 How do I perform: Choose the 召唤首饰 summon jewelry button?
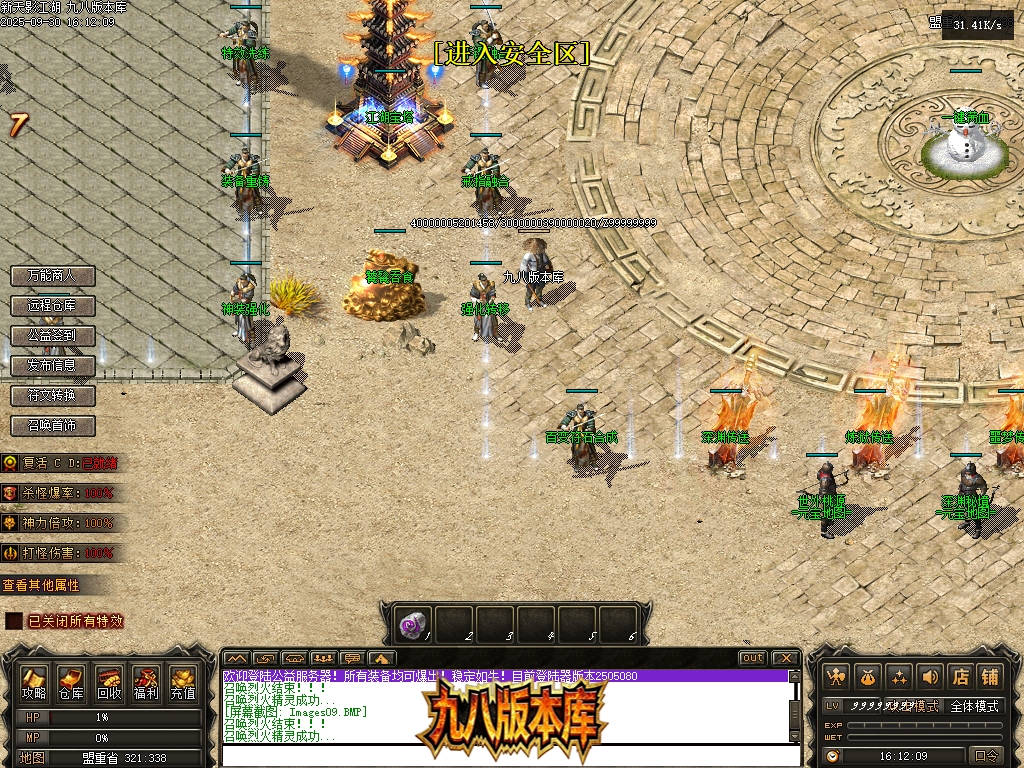[52, 425]
